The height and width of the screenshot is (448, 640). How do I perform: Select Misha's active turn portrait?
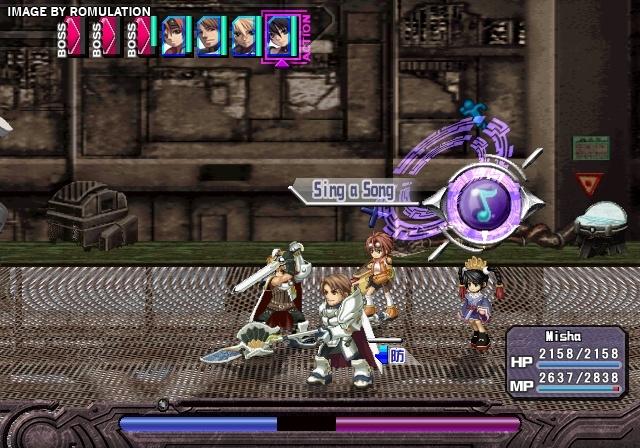click(x=280, y=36)
